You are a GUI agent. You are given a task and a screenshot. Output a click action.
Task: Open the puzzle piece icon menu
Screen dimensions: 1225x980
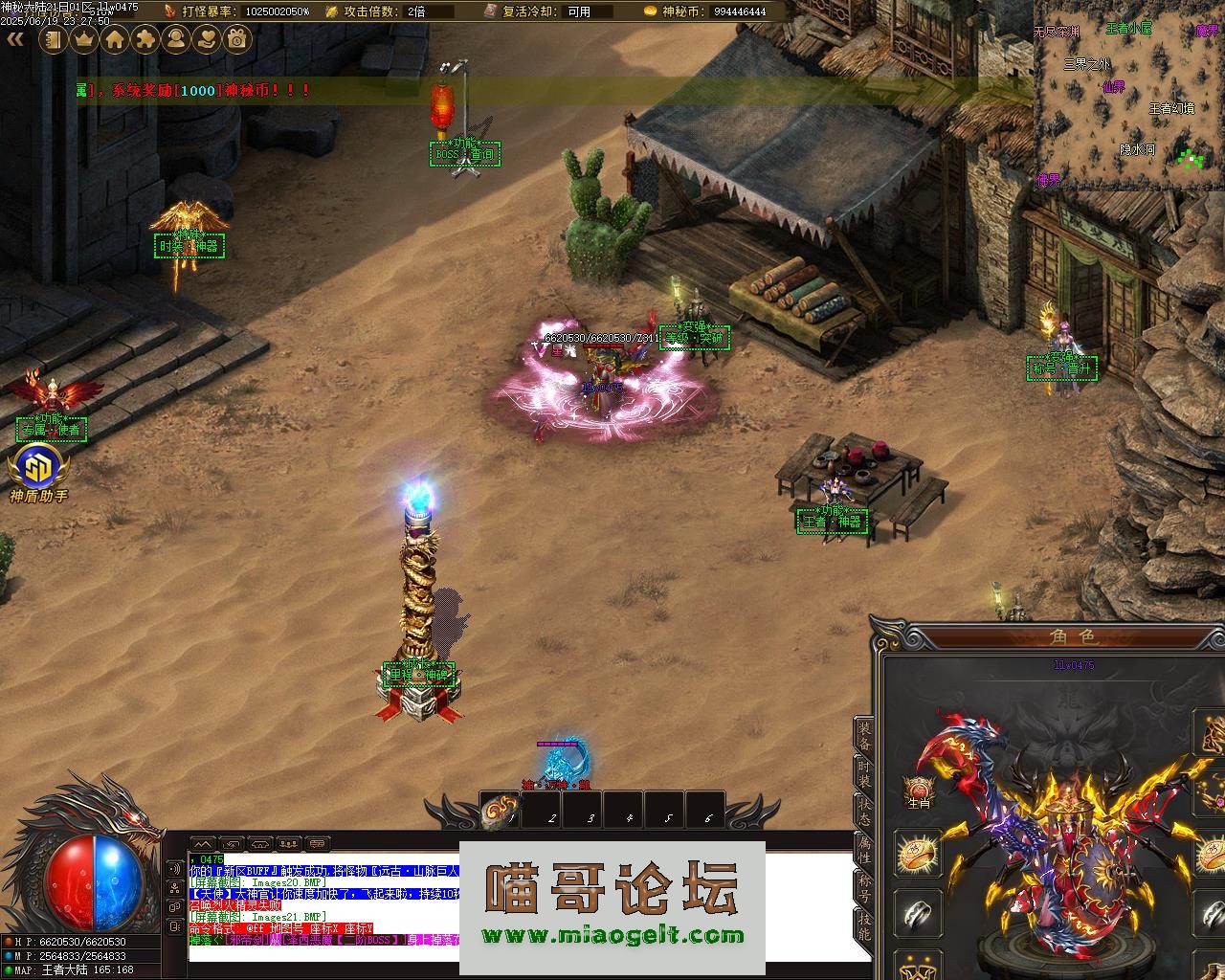(x=145, y=39)
